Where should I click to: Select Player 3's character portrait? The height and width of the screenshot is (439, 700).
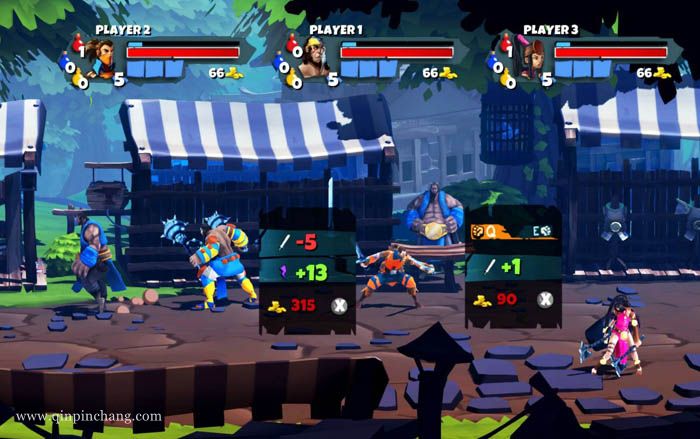click(527, 58)
